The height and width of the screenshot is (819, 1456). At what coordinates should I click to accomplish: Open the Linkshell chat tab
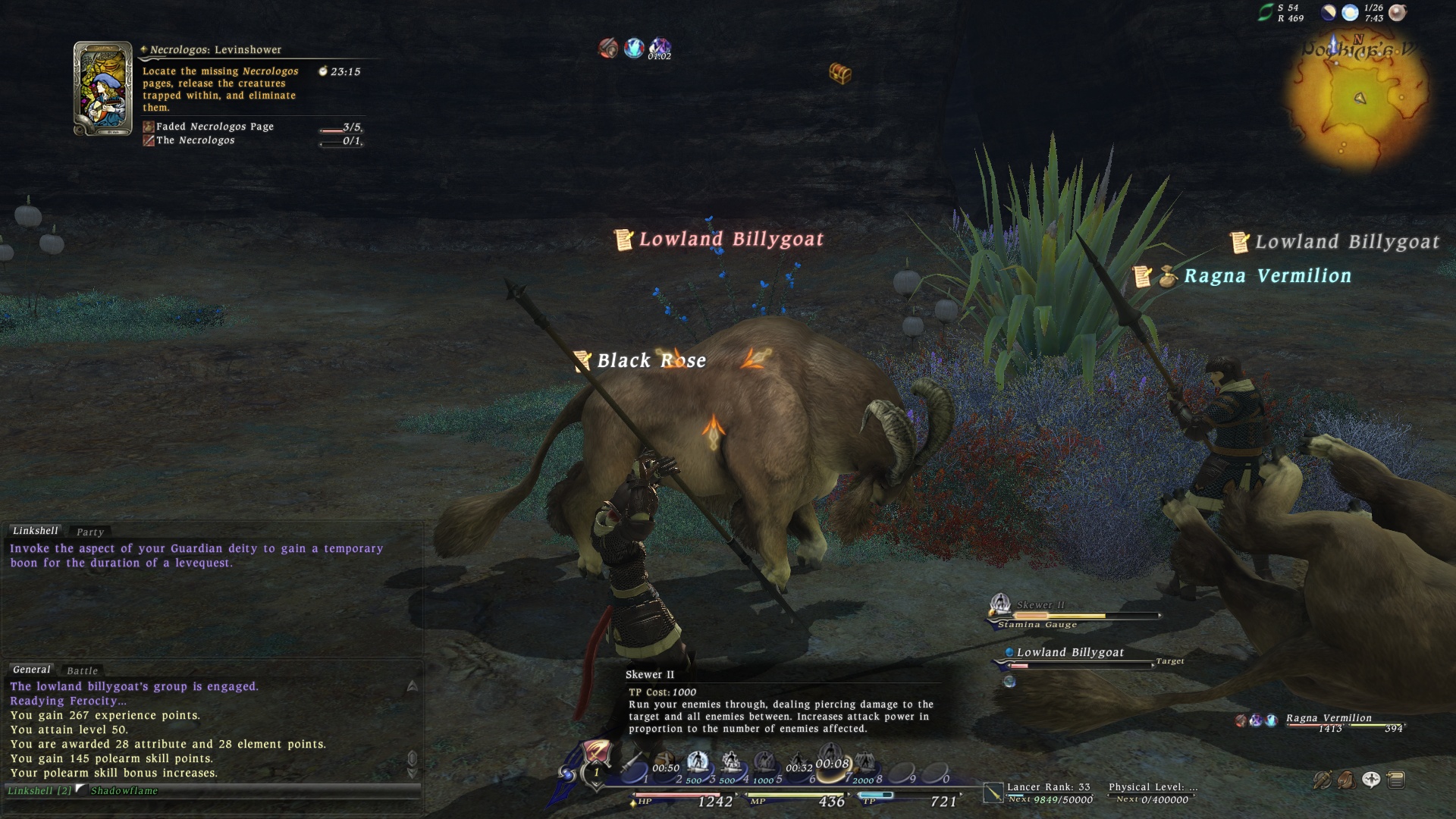coord(35,531)
